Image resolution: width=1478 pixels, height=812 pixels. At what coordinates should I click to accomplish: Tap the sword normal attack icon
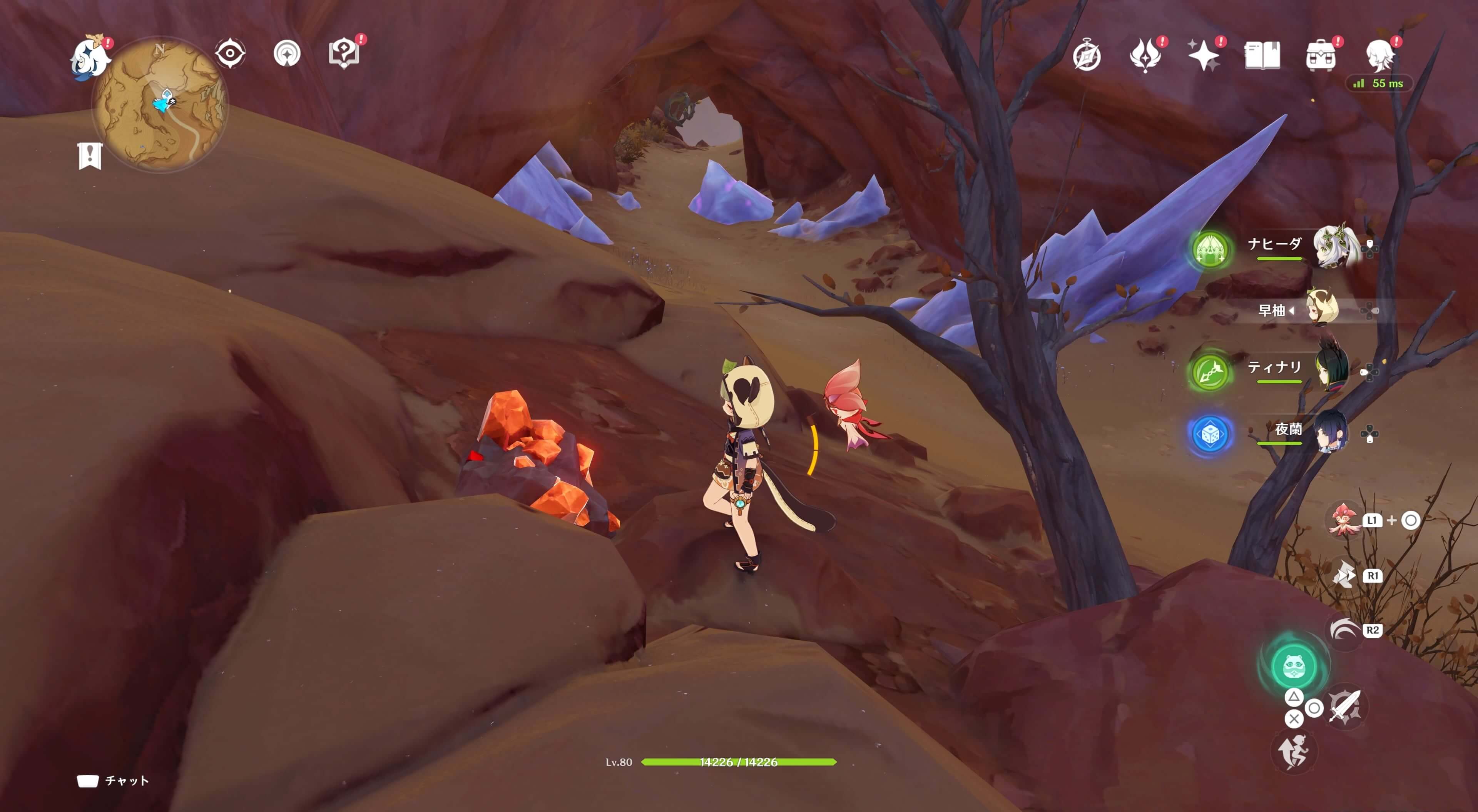point(1345,707)
